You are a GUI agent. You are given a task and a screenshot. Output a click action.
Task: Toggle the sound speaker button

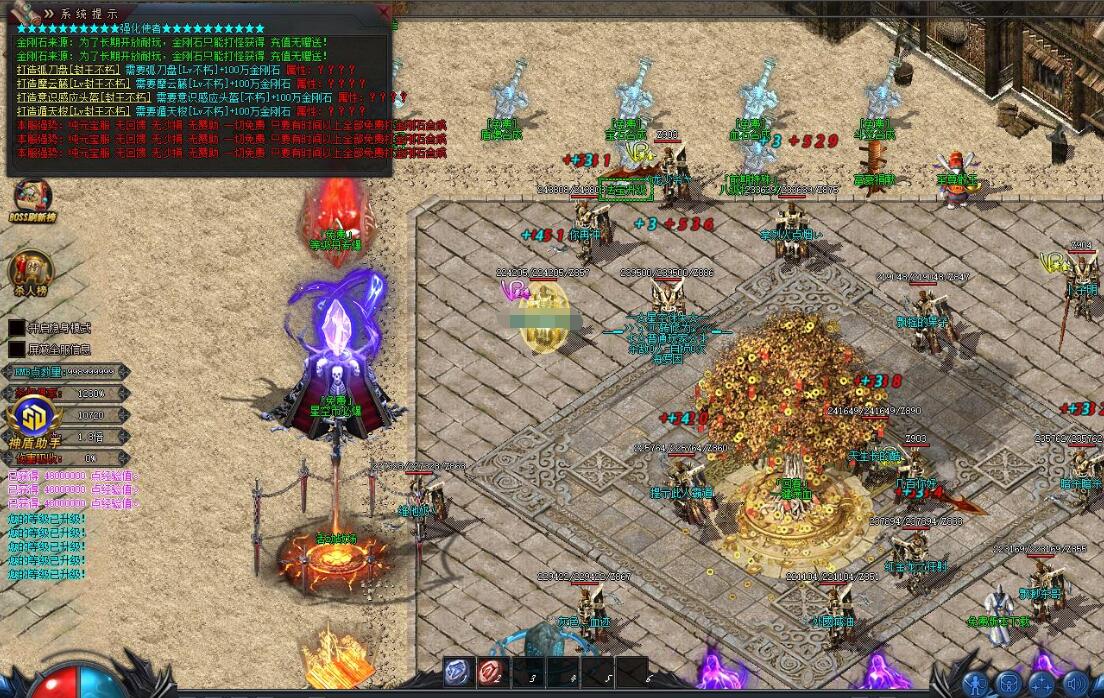1077,684
